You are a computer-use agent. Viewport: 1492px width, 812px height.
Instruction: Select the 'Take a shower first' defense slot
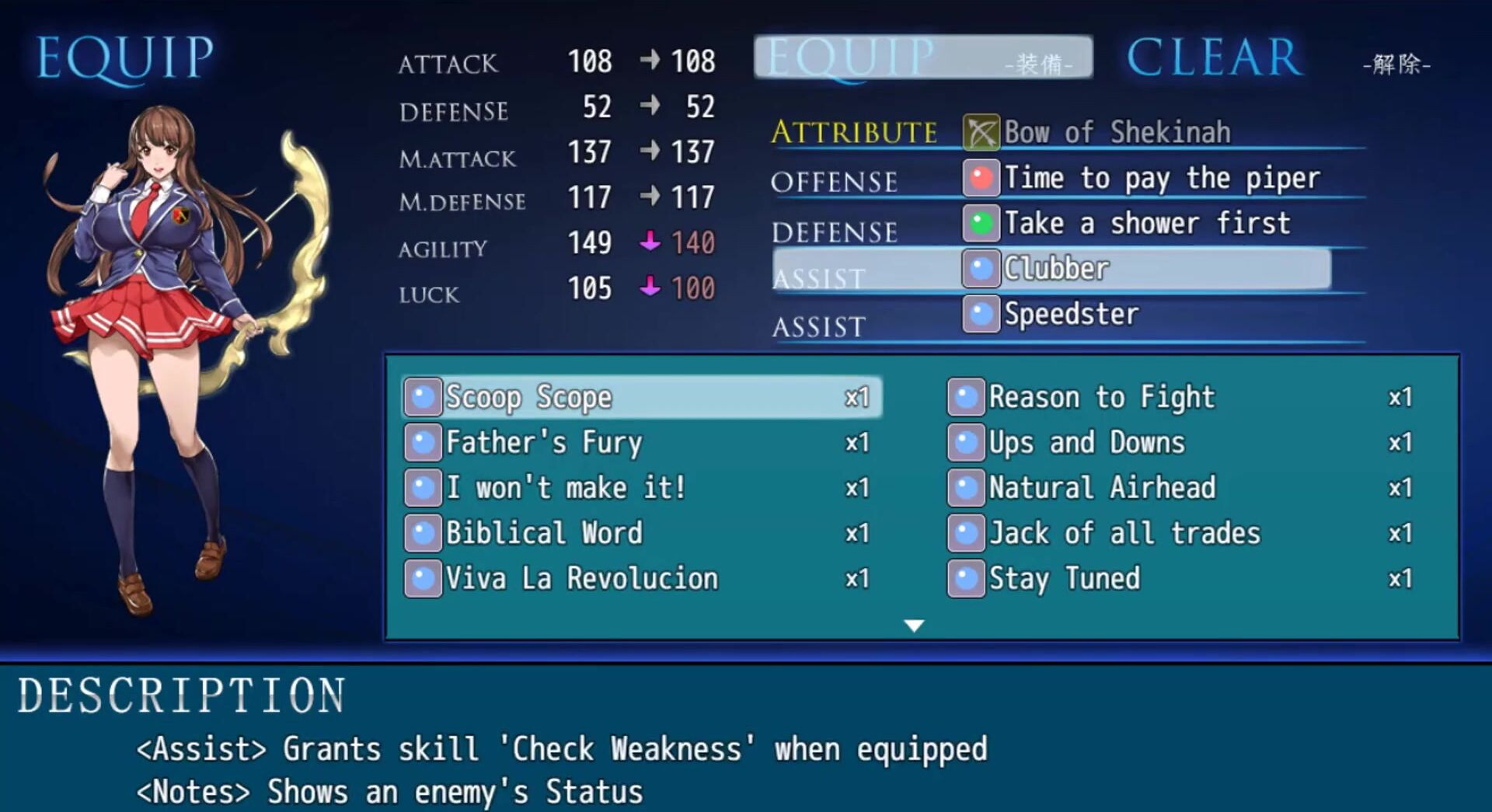click(1146, 224)
